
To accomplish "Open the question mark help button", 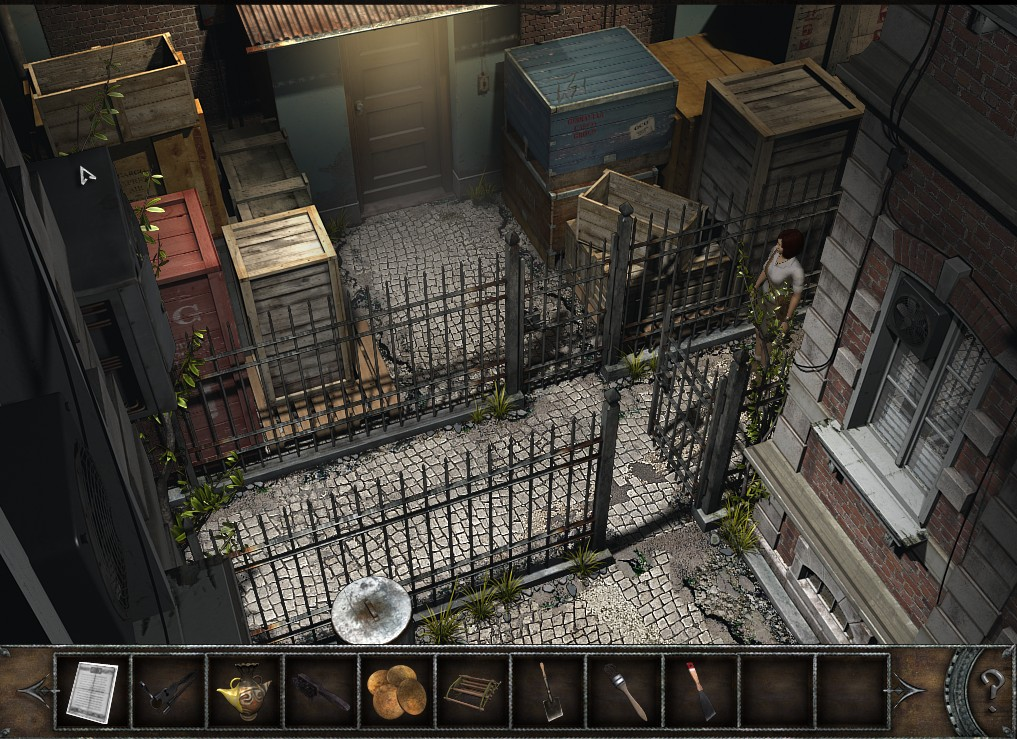I will (991, 689).
